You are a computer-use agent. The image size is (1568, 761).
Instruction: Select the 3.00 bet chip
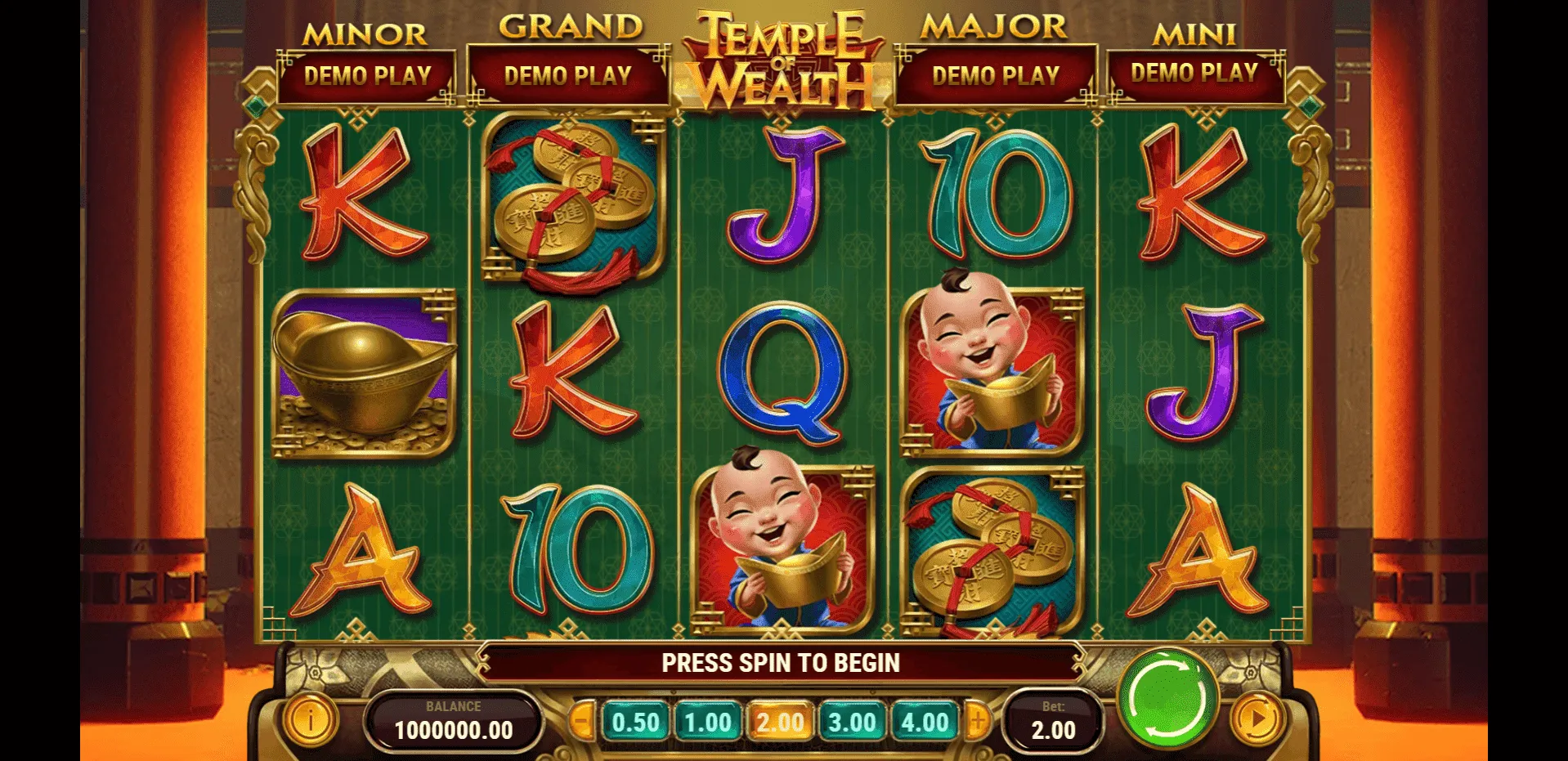pyautogui.click(x=852, y=721)
